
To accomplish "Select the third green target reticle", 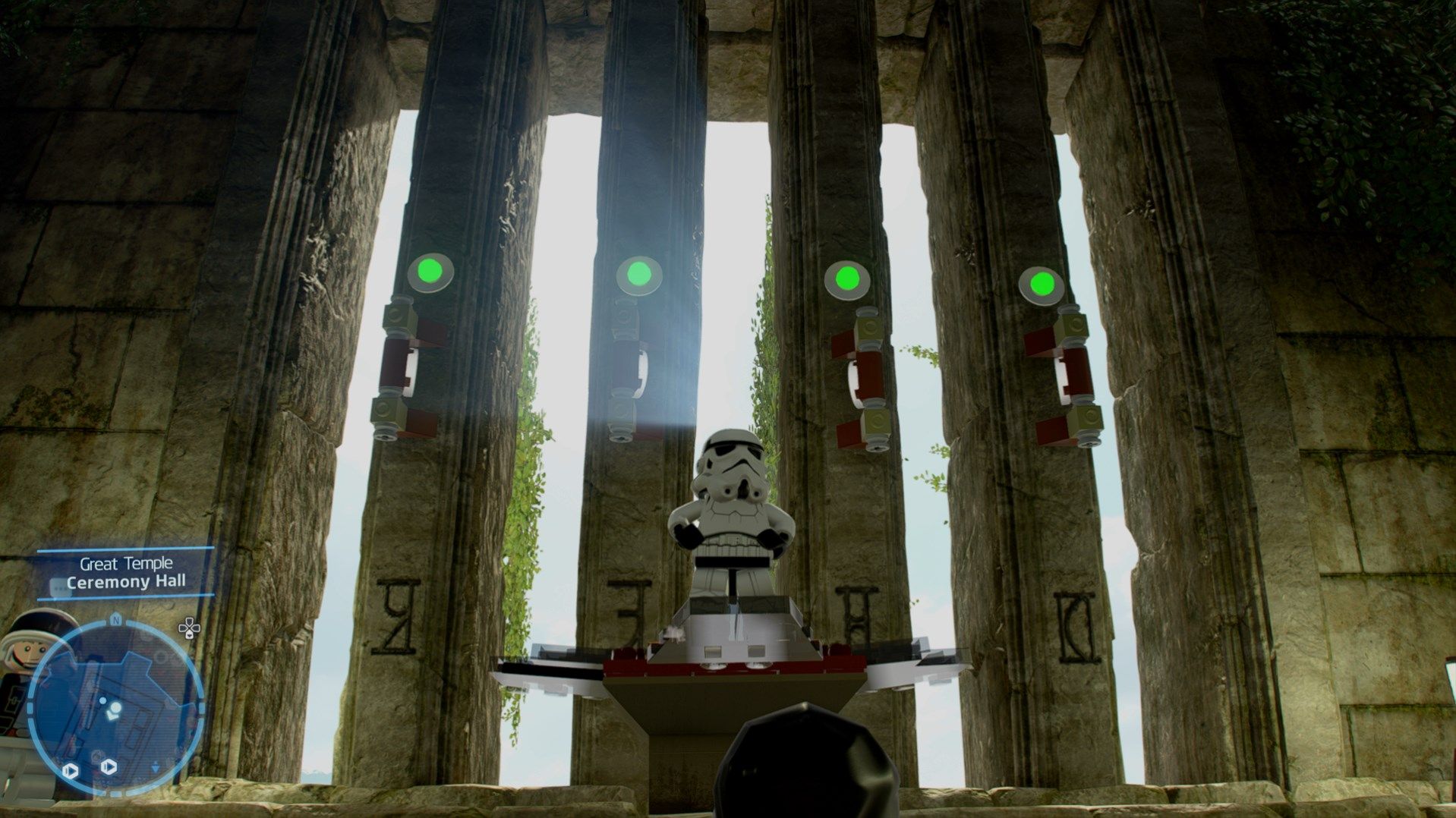I will 848,280.
